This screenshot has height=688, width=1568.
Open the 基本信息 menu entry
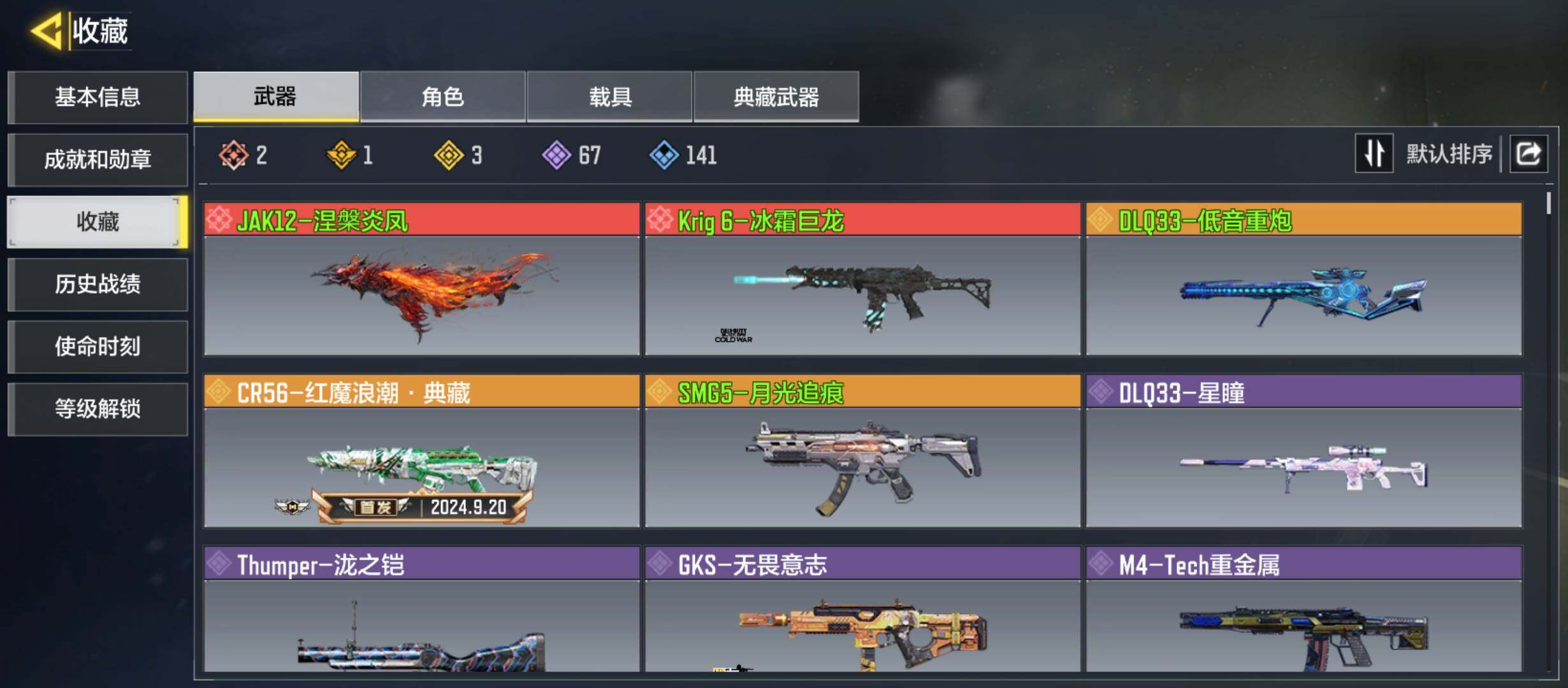(98, 97)
